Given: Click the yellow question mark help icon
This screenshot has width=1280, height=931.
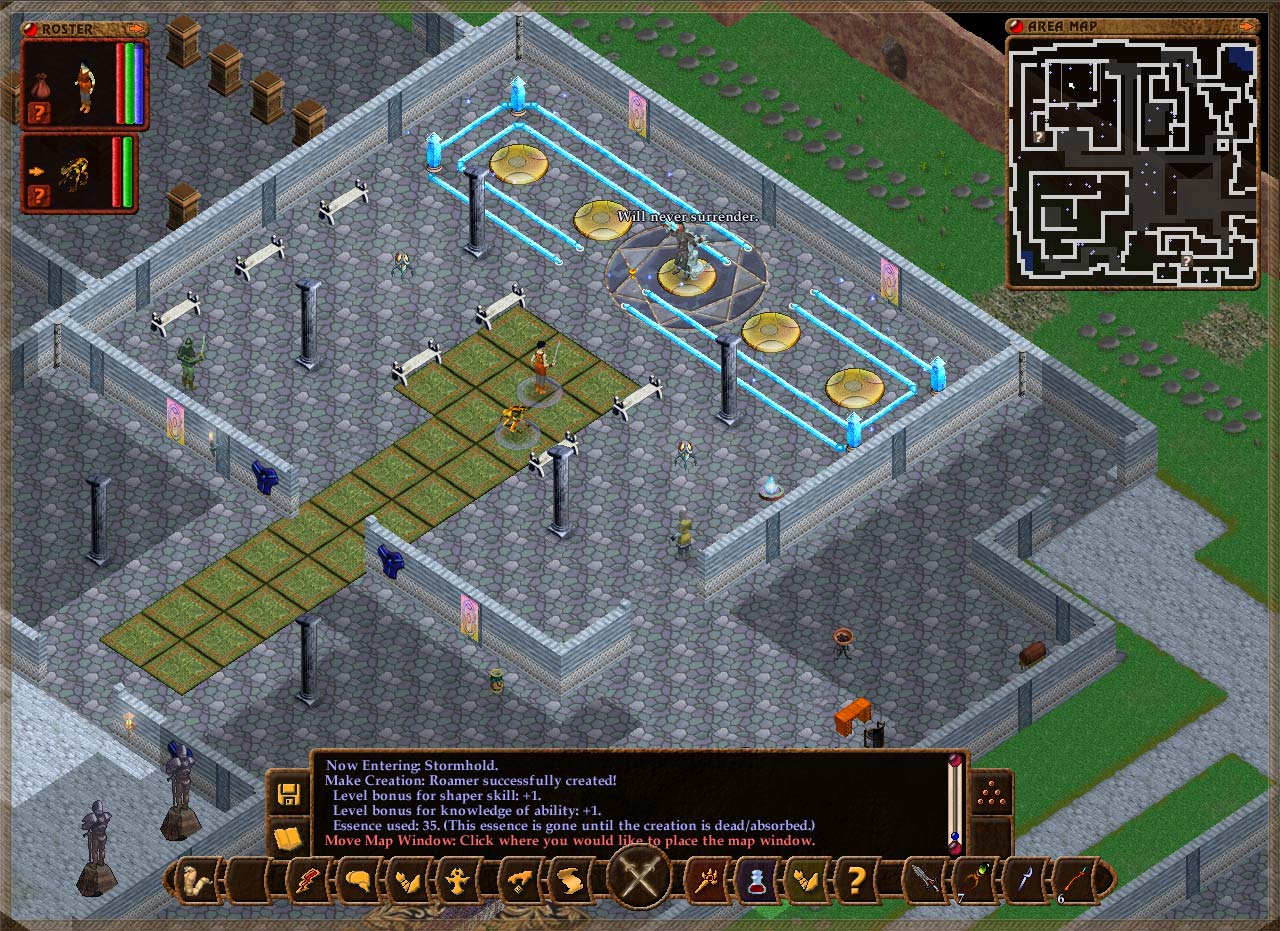Looking at the screenshot, I should point(857,881).
